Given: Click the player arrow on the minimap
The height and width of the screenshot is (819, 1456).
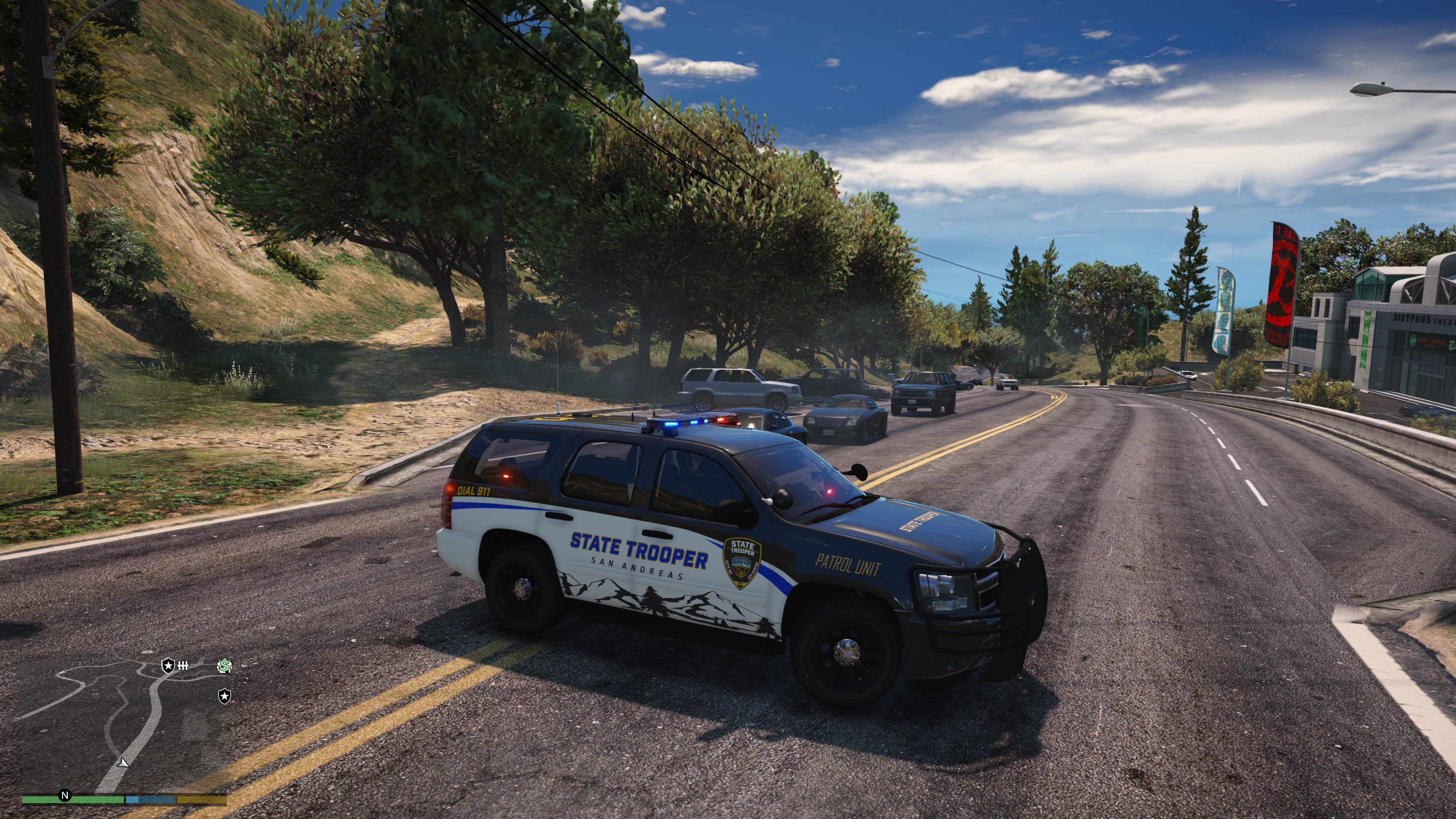Looking at the screenshot, I should pos(122,763).
